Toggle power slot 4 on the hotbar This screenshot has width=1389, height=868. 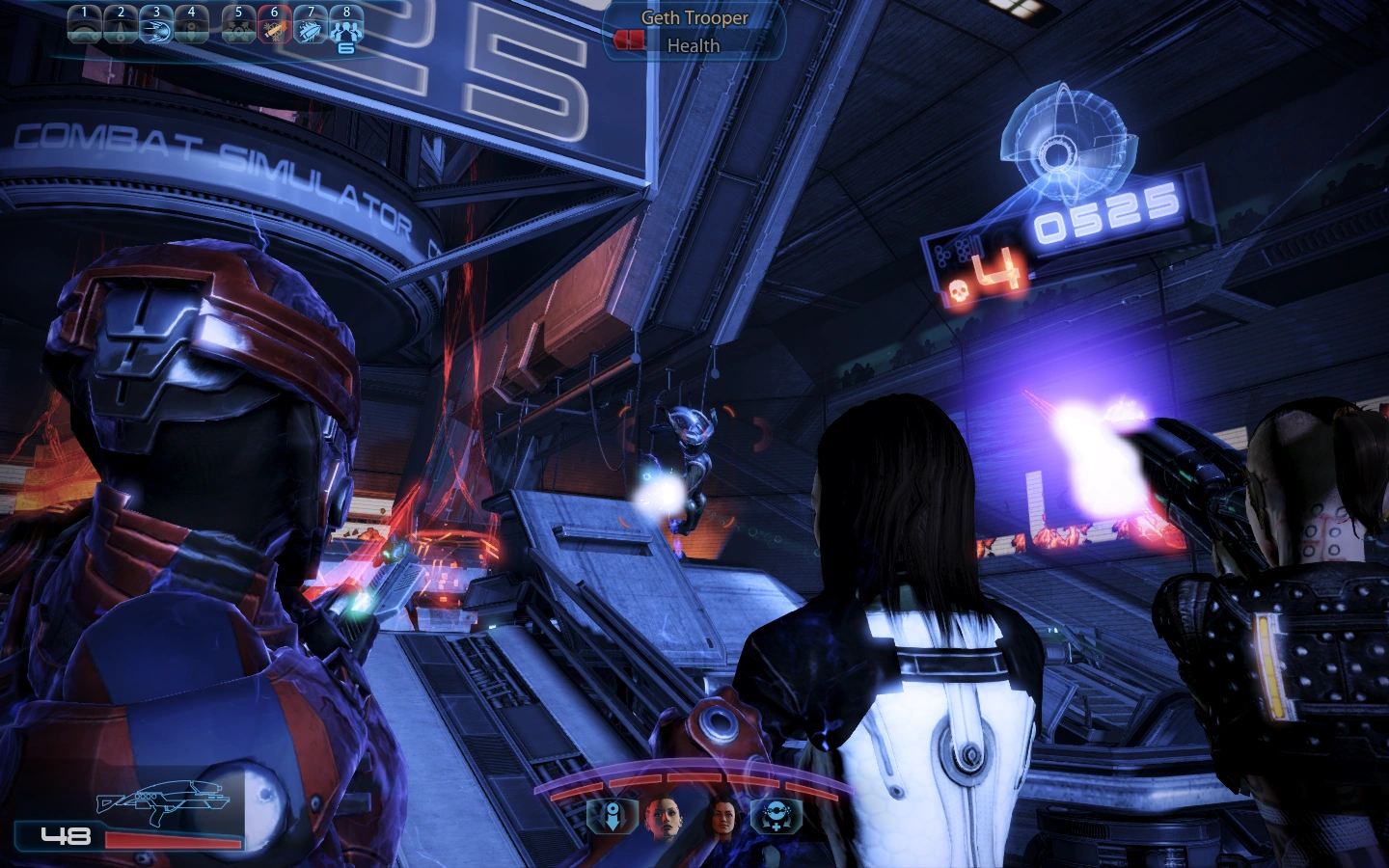(x=191, y=24)
